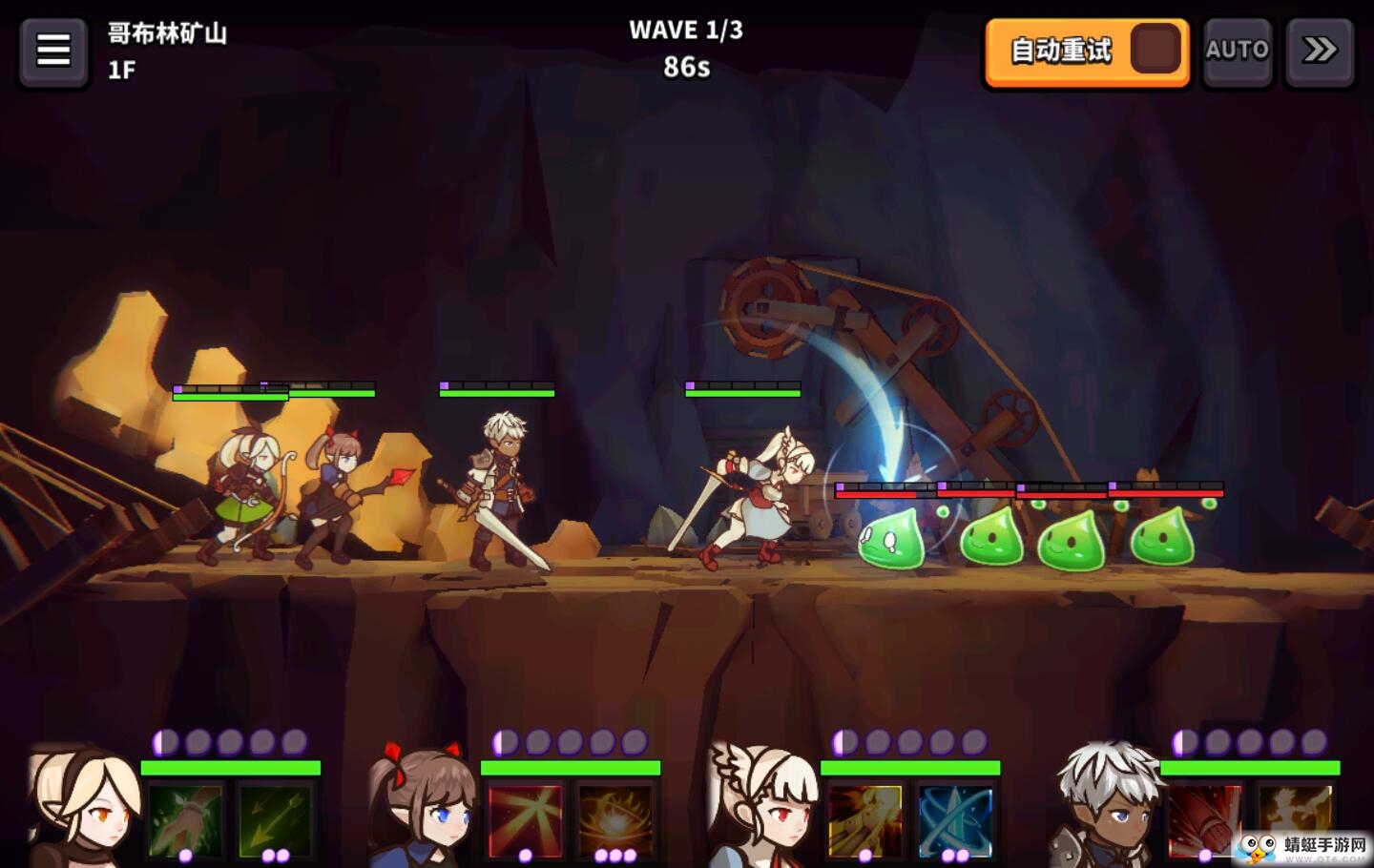1374x868 pixels.
Task: Enable AUTO battle mode
Action: (1237, 52)
